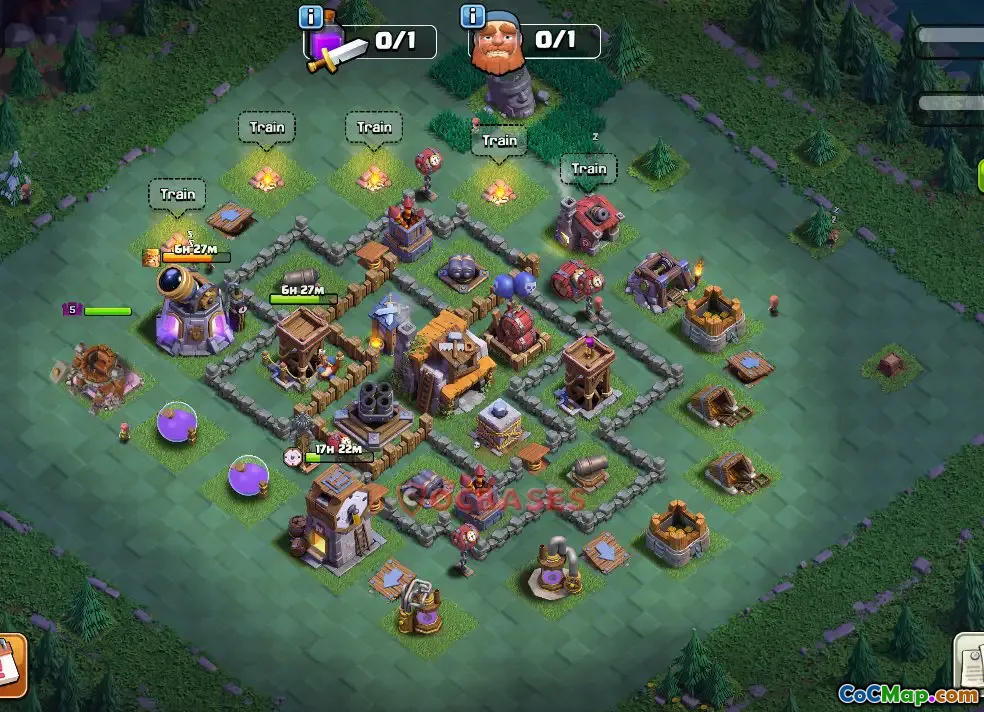Open the paper scroll button
The width and height of the screenshot is (984, 712).
969,661
